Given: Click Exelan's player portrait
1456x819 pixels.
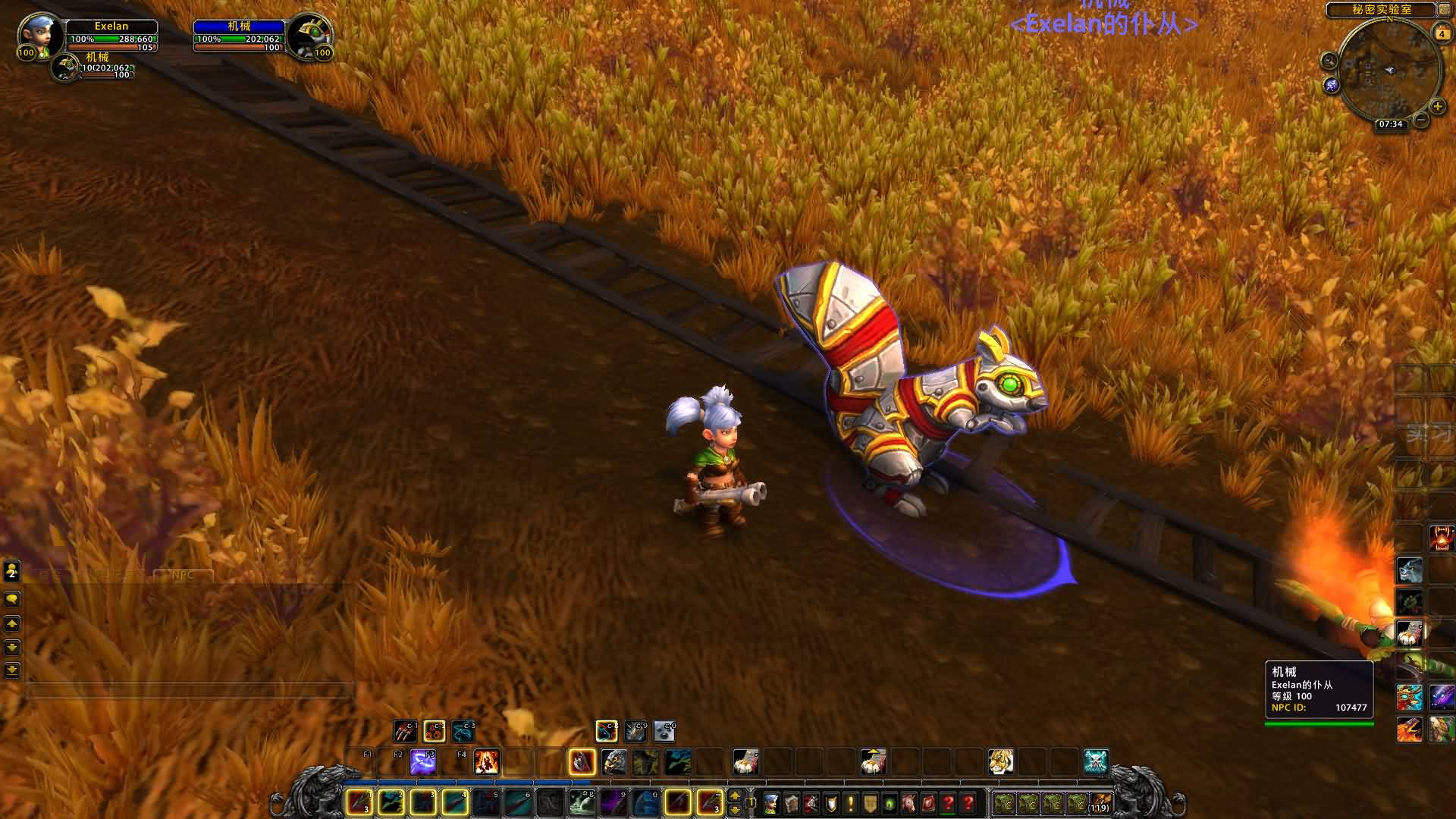Looking at the screenshot, I should 39,36.
